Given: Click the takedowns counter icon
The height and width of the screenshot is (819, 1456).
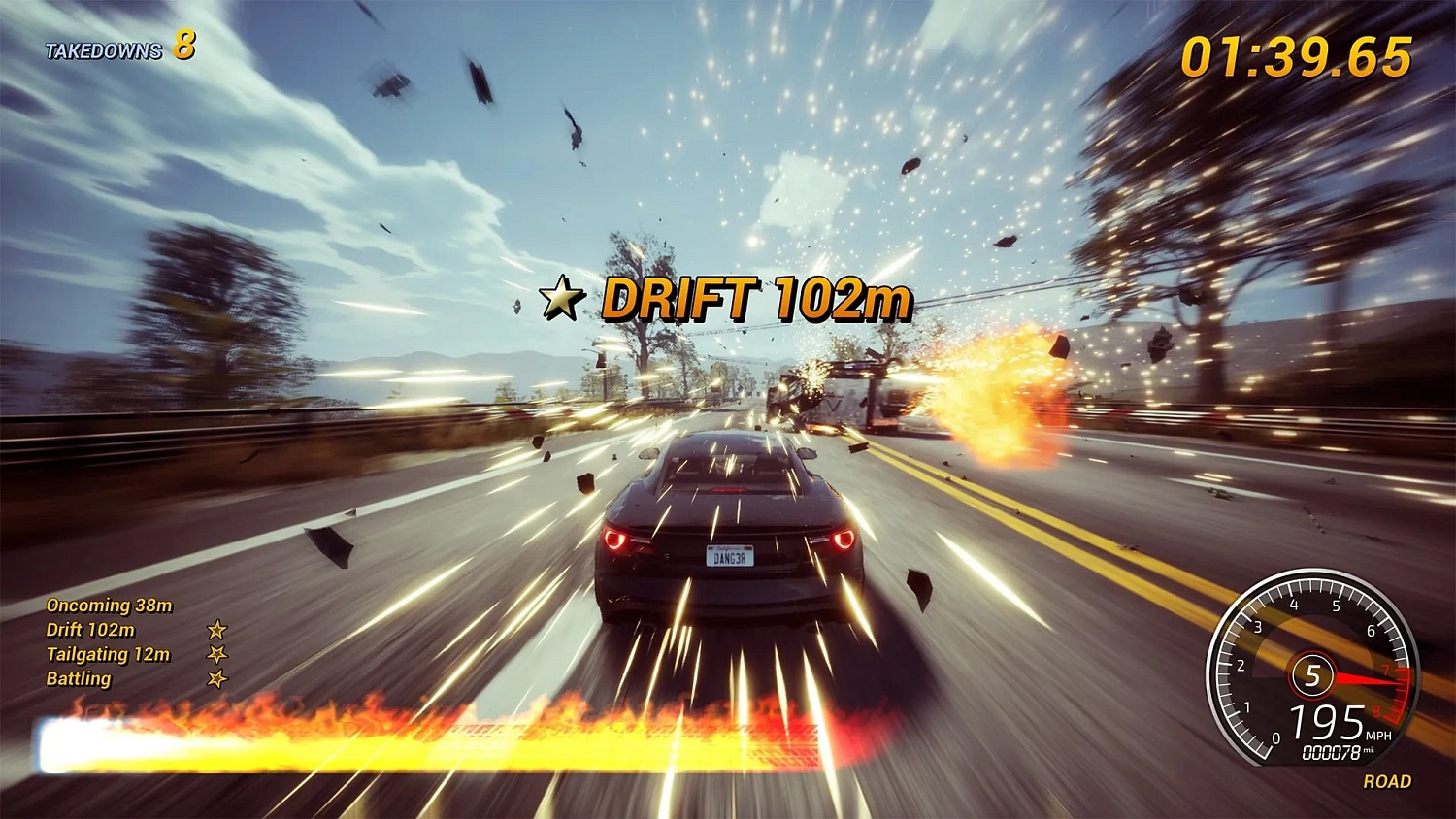Looking at the screenshot, I should click(184, 45).
